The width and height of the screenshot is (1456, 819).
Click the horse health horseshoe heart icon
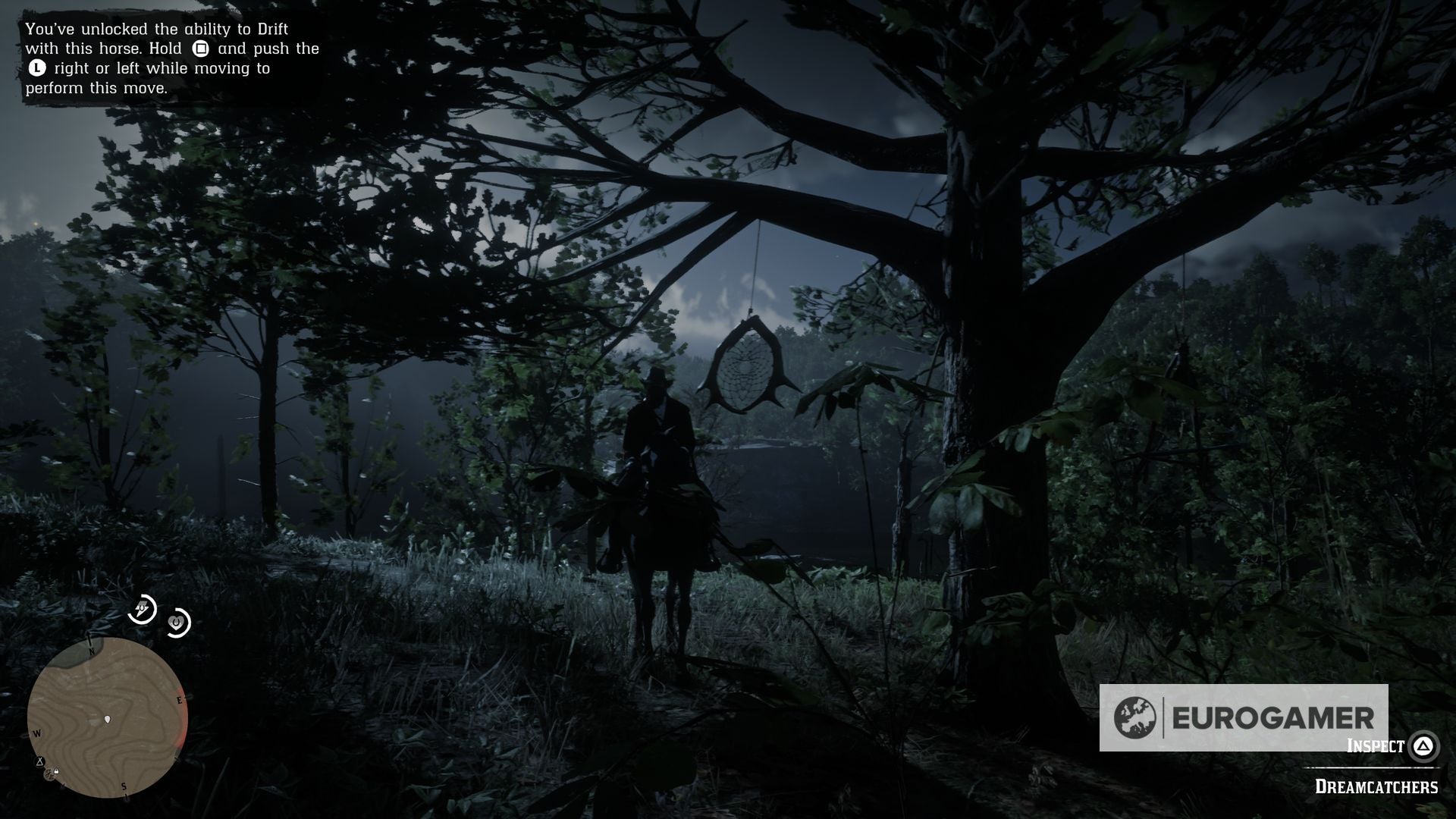[177, 623]
